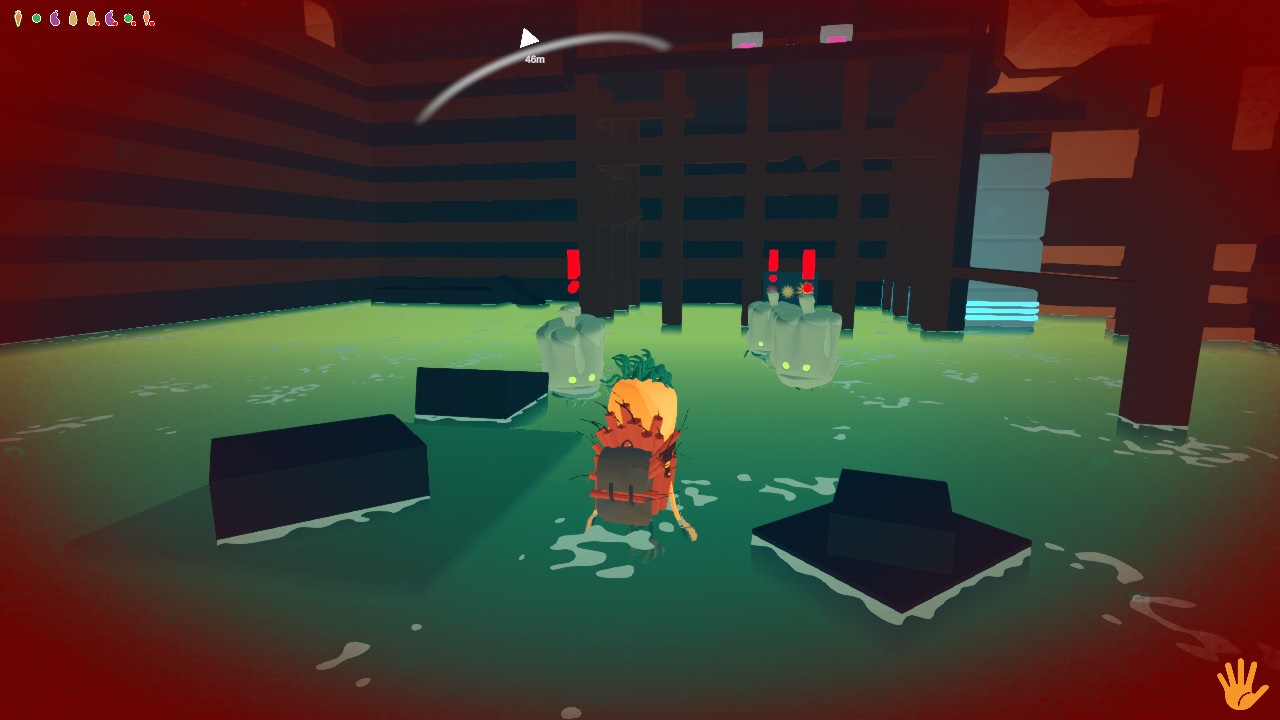
Task: Toggle the red alert dot beside the eggplant icon
Action: point(115,22)
